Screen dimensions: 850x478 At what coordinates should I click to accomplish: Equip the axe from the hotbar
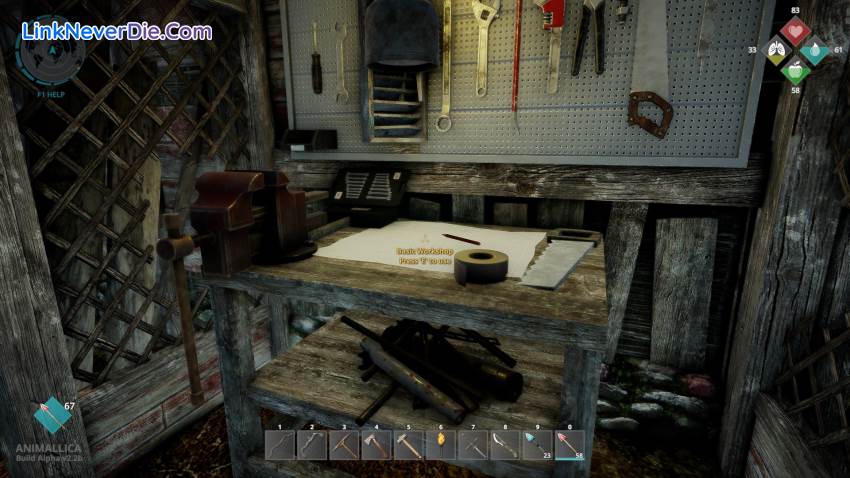point(377,445)
